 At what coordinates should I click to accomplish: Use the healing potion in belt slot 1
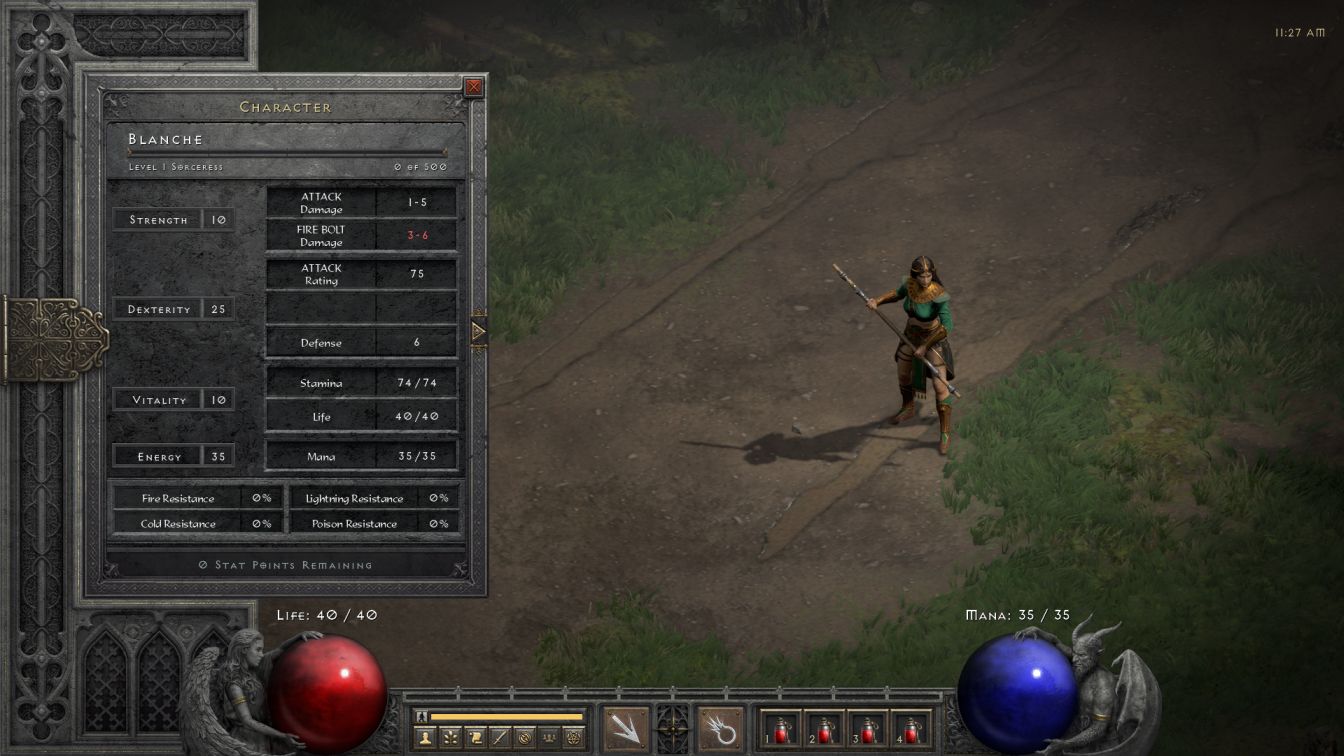coord(781,729)
